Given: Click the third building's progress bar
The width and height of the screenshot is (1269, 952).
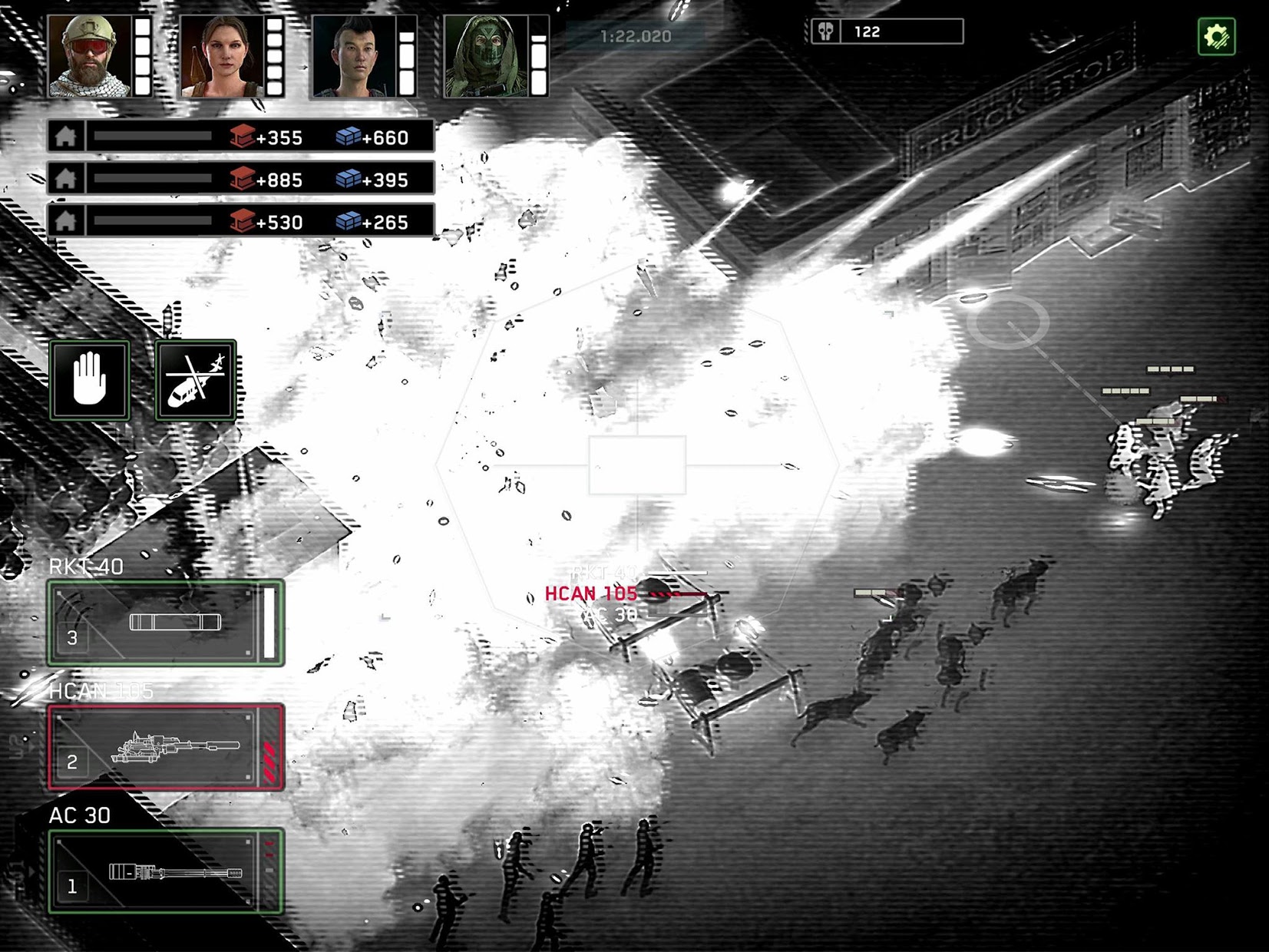Looking at the screenshot, I should click(x=154, y=223).
